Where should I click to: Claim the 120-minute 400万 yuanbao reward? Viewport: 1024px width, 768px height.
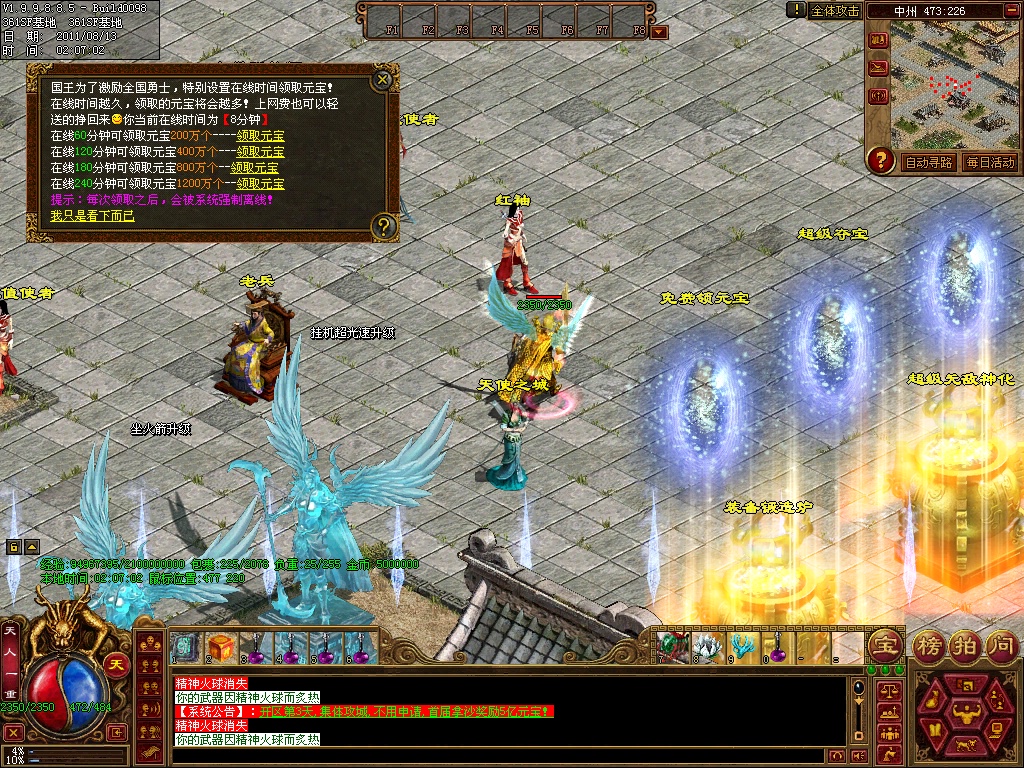[260, 152]
